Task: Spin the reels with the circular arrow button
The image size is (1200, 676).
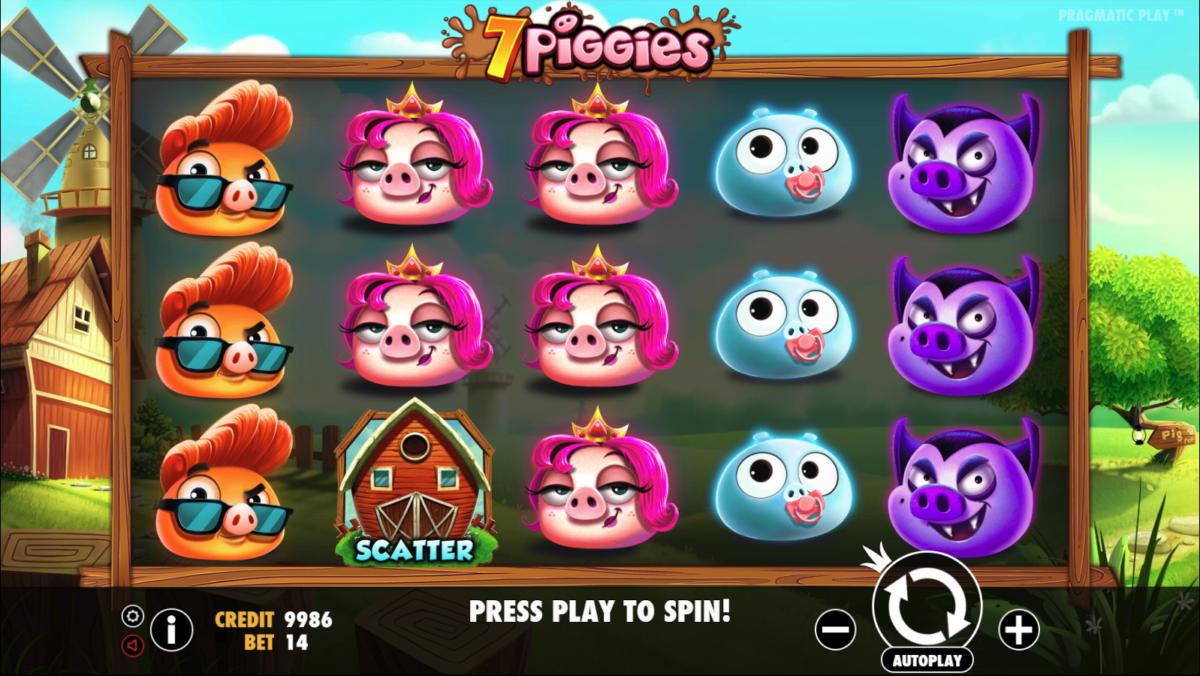Action: [x=927, y=604]
